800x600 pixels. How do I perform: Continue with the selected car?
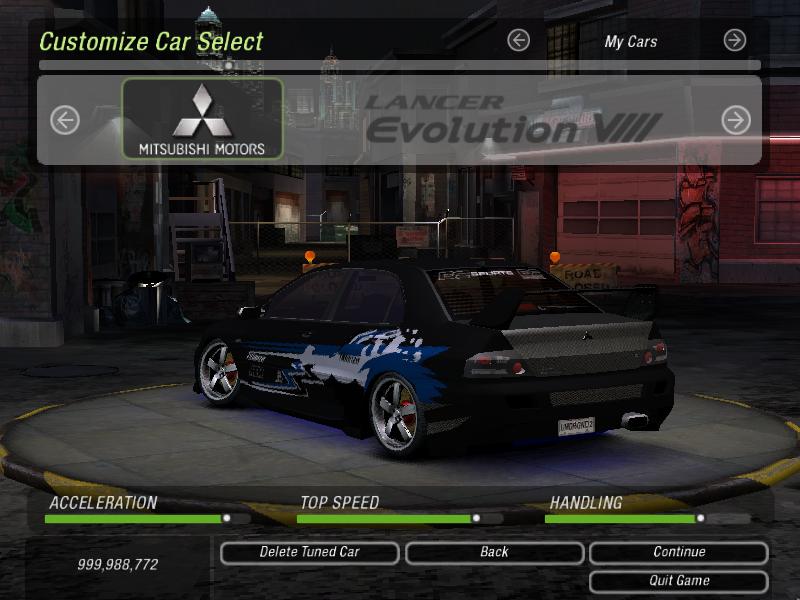pyautogui.click(x=679, y=552)
